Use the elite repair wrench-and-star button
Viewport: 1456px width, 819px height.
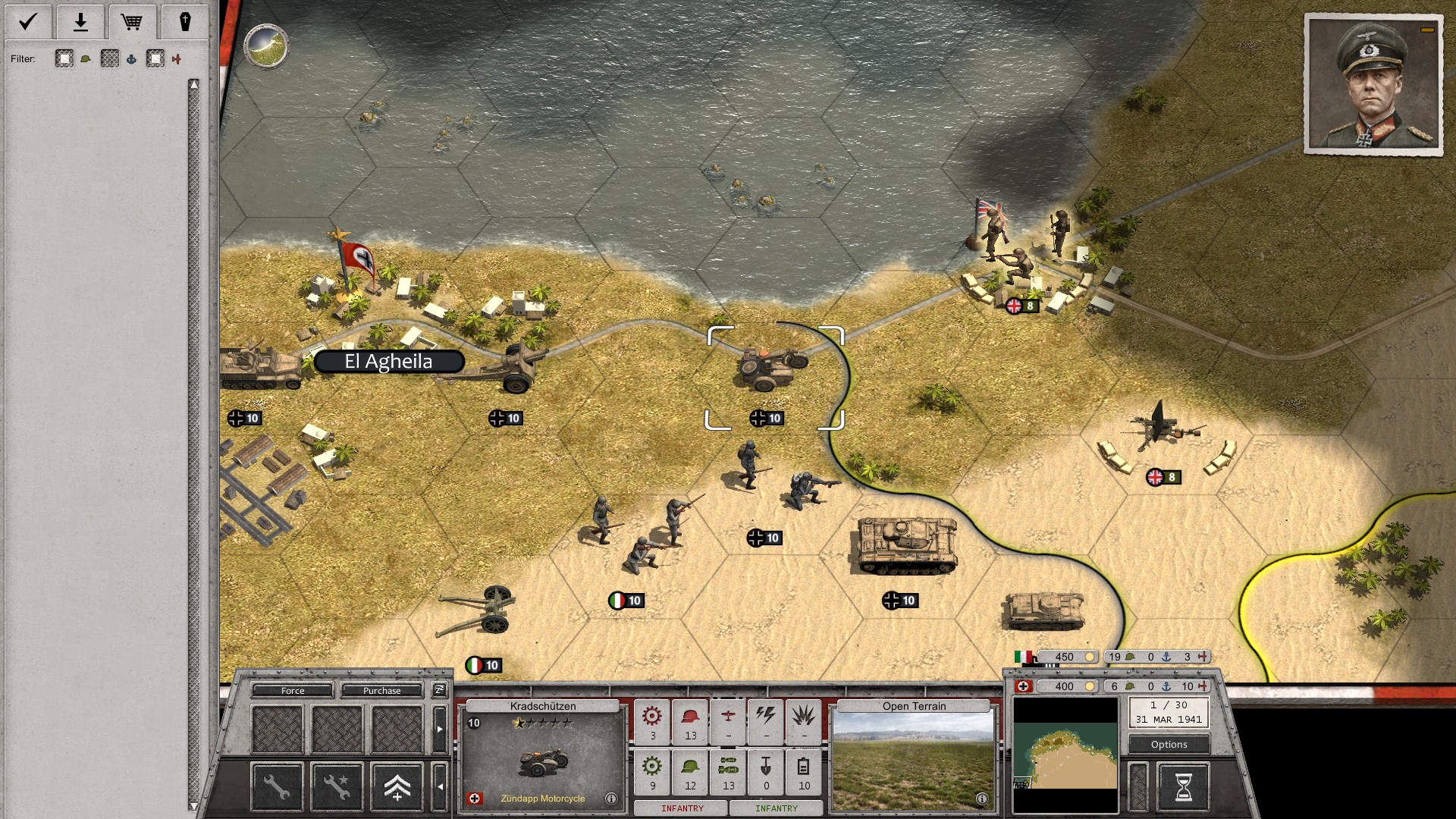[x=337, y=786]
